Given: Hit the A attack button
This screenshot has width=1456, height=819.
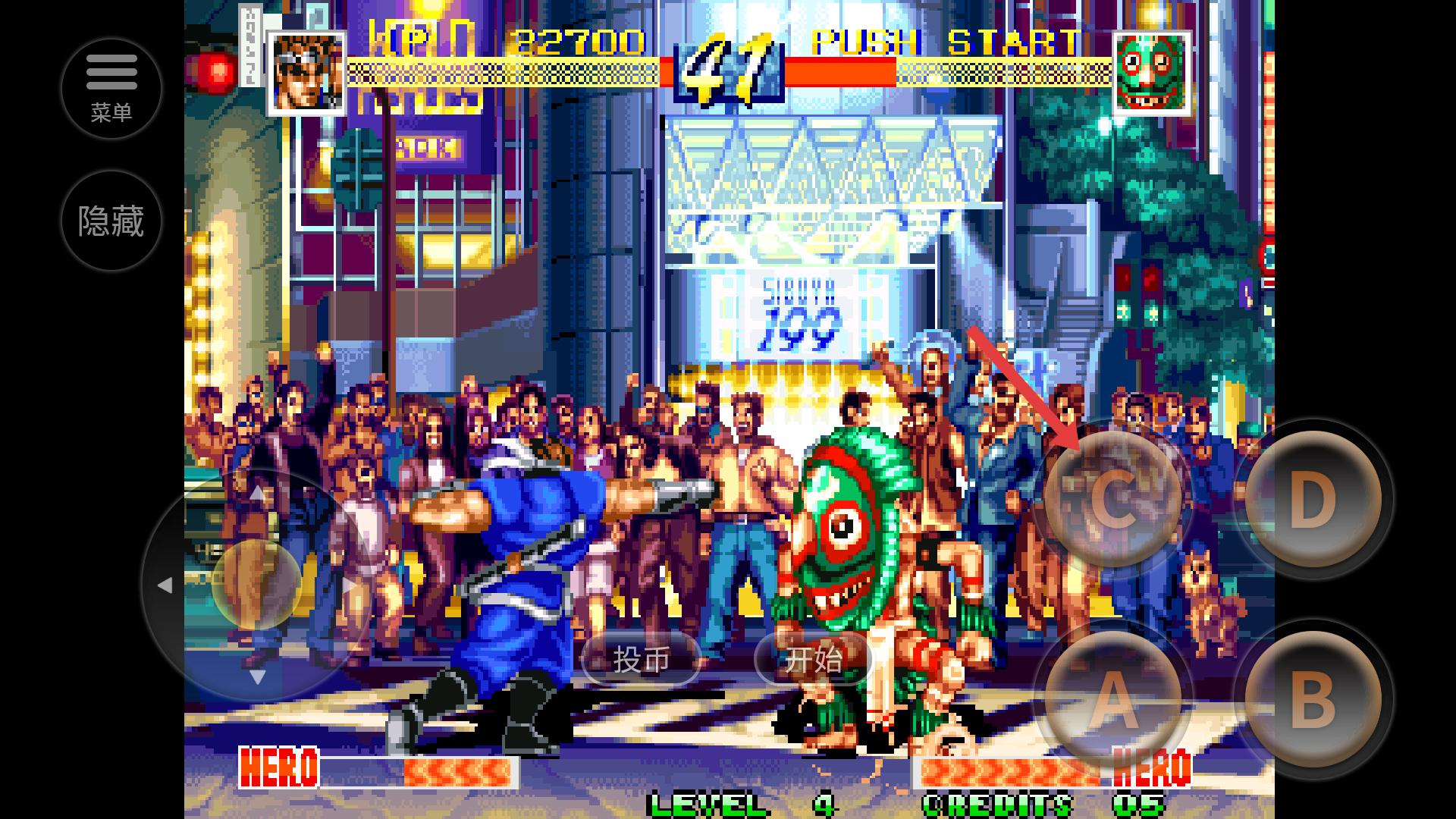Looking at the screenshot, I should 1112,700.
